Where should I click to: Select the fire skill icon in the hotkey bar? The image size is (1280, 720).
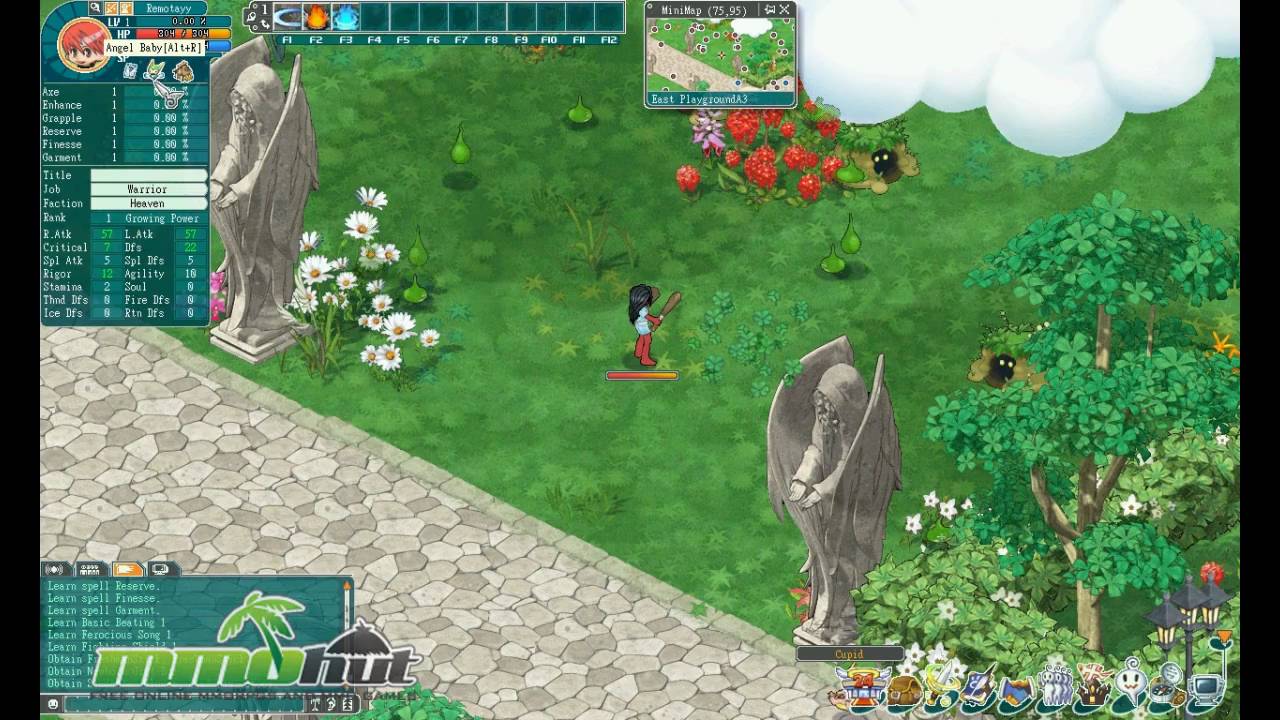[x=317, y=17]
